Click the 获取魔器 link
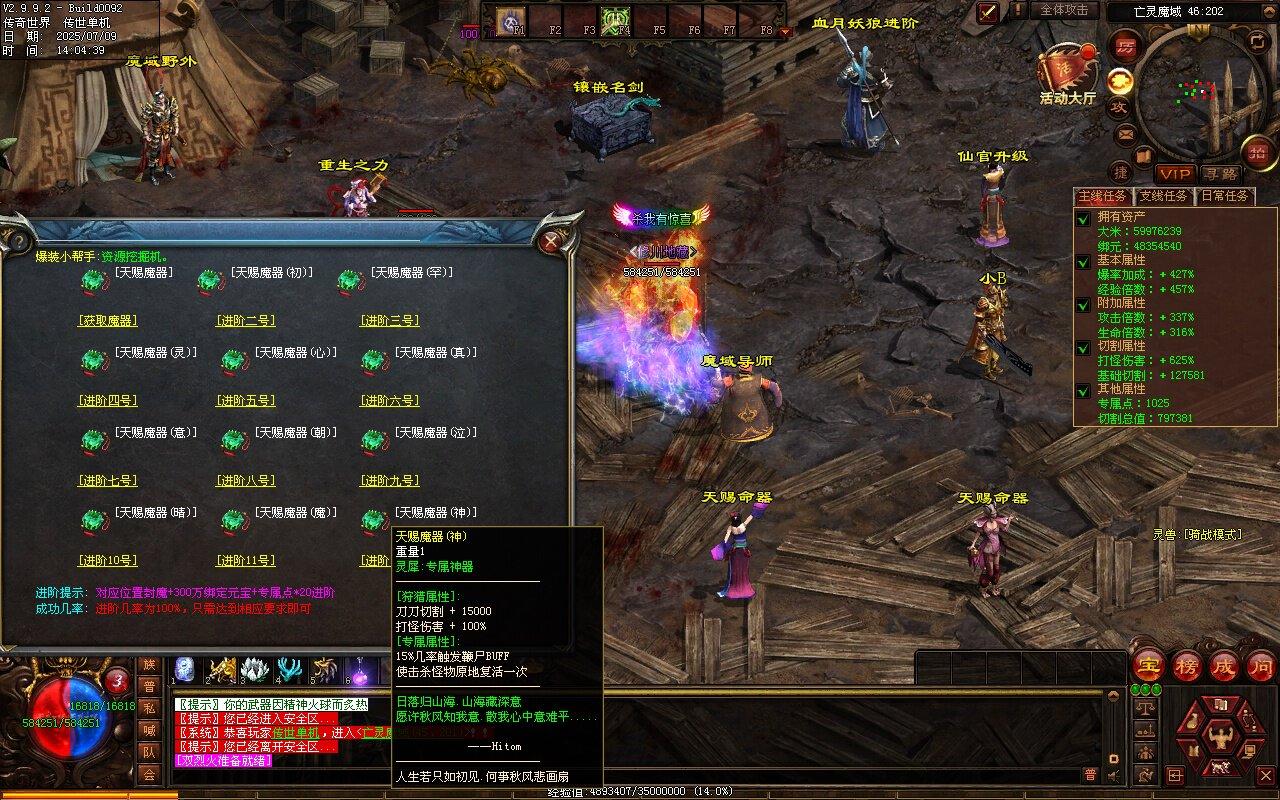 [107, 321]
